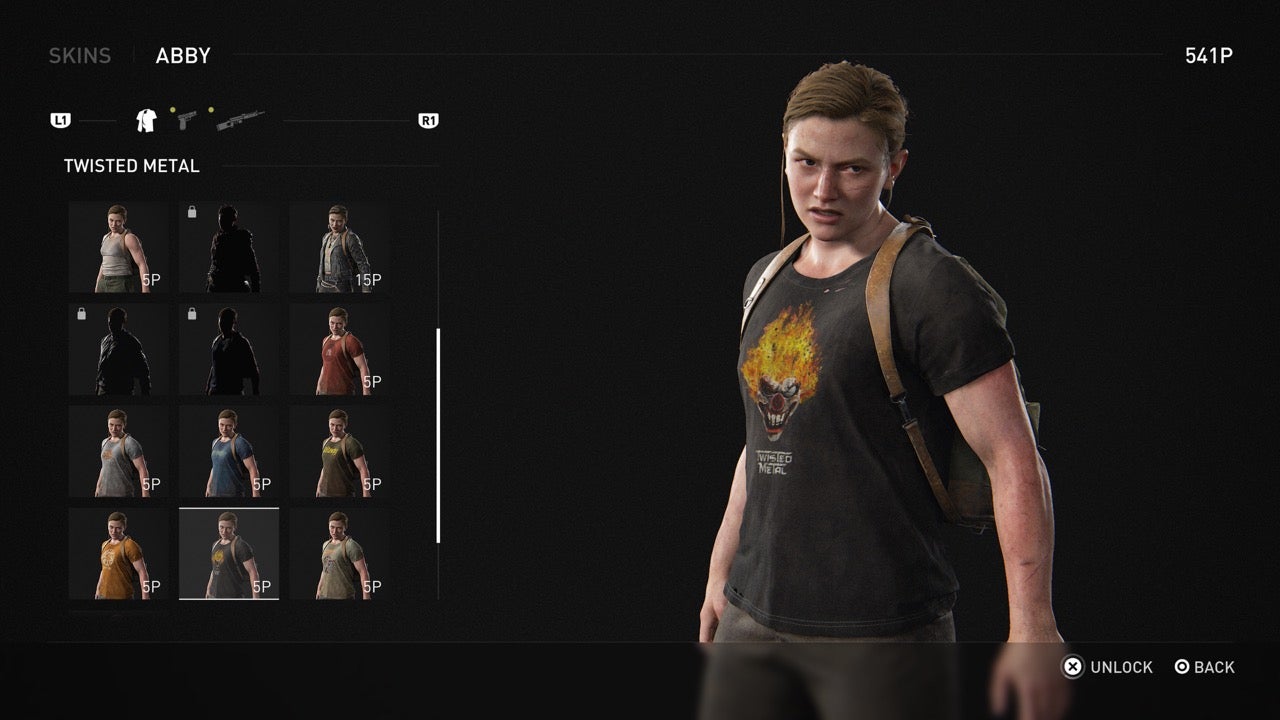Click the highlighted black flaming clown shirt

point(229,551)
